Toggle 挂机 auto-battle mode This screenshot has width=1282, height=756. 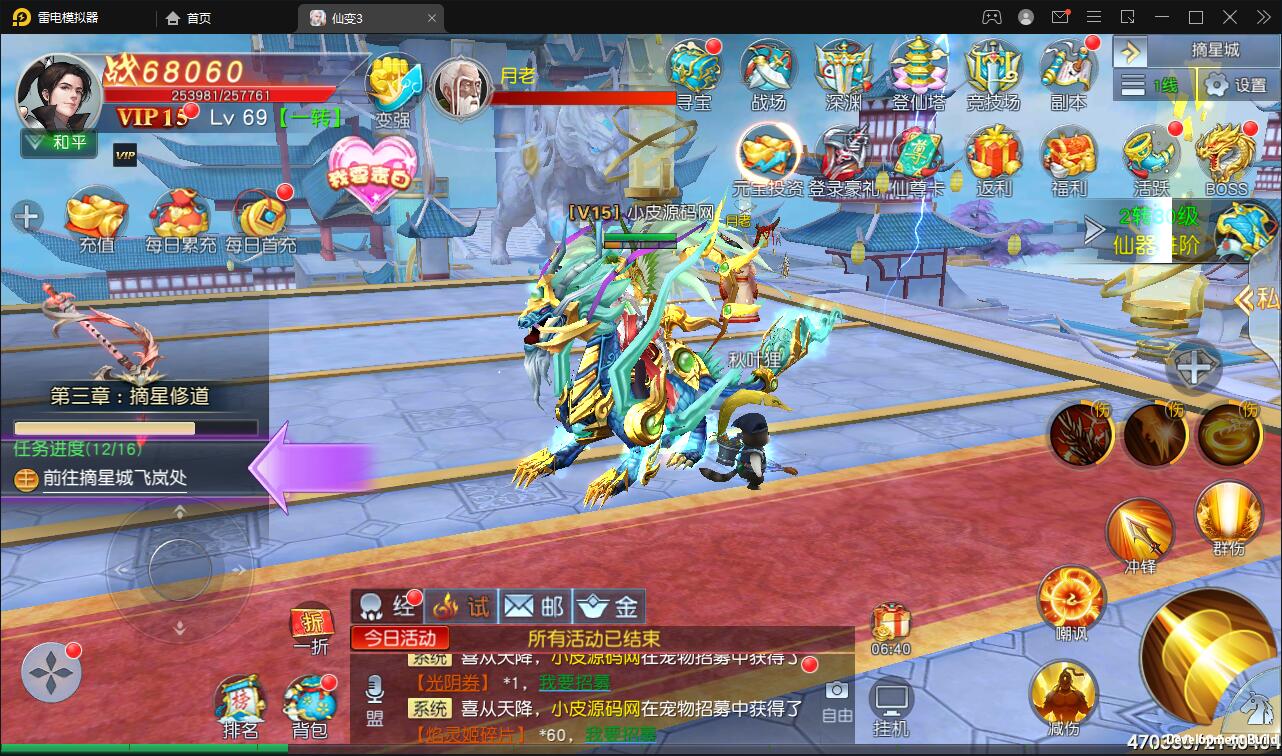pyautogui.click(x=890, y=706)
